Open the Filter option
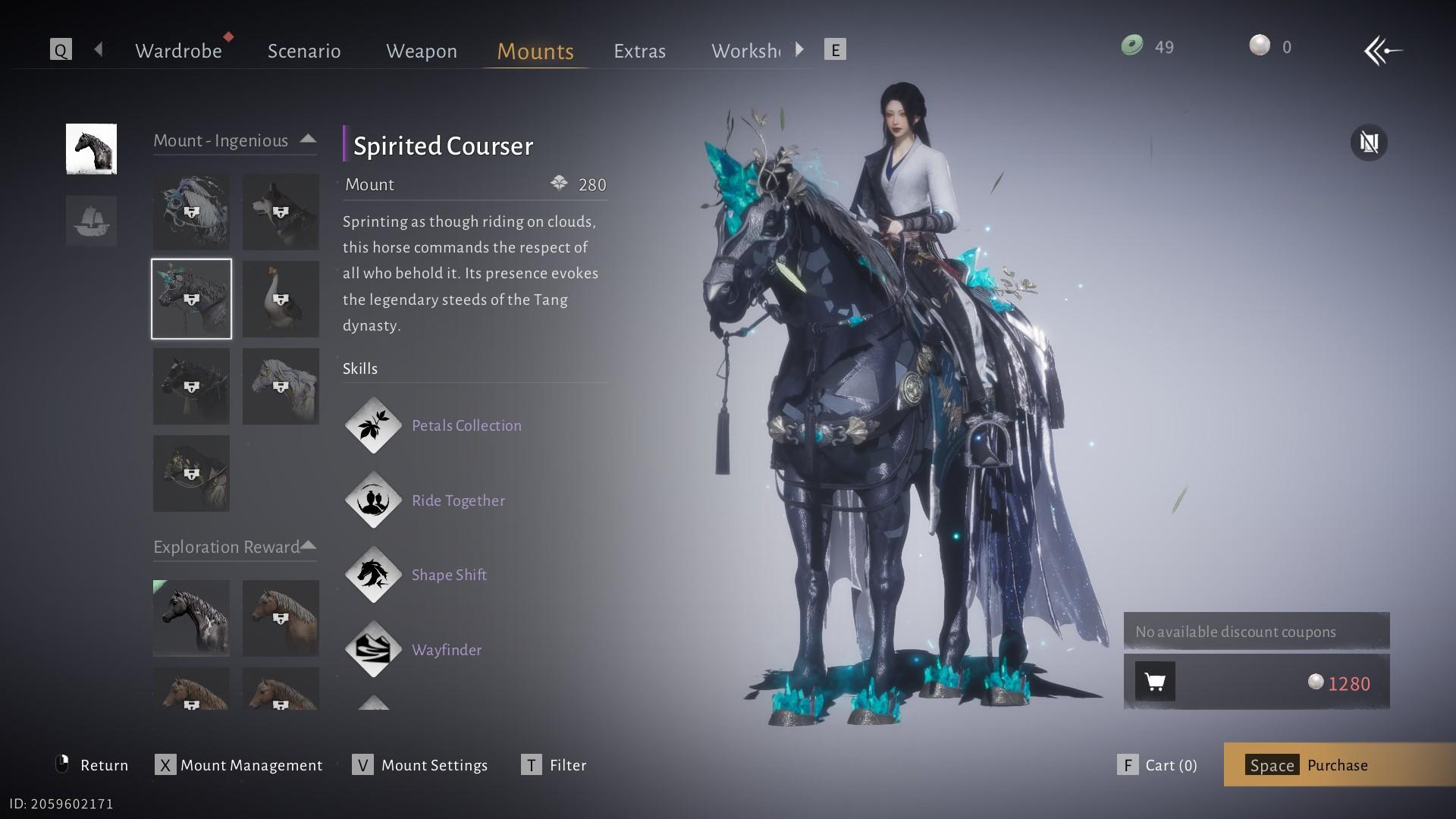1456x819 pixels. 554,764
